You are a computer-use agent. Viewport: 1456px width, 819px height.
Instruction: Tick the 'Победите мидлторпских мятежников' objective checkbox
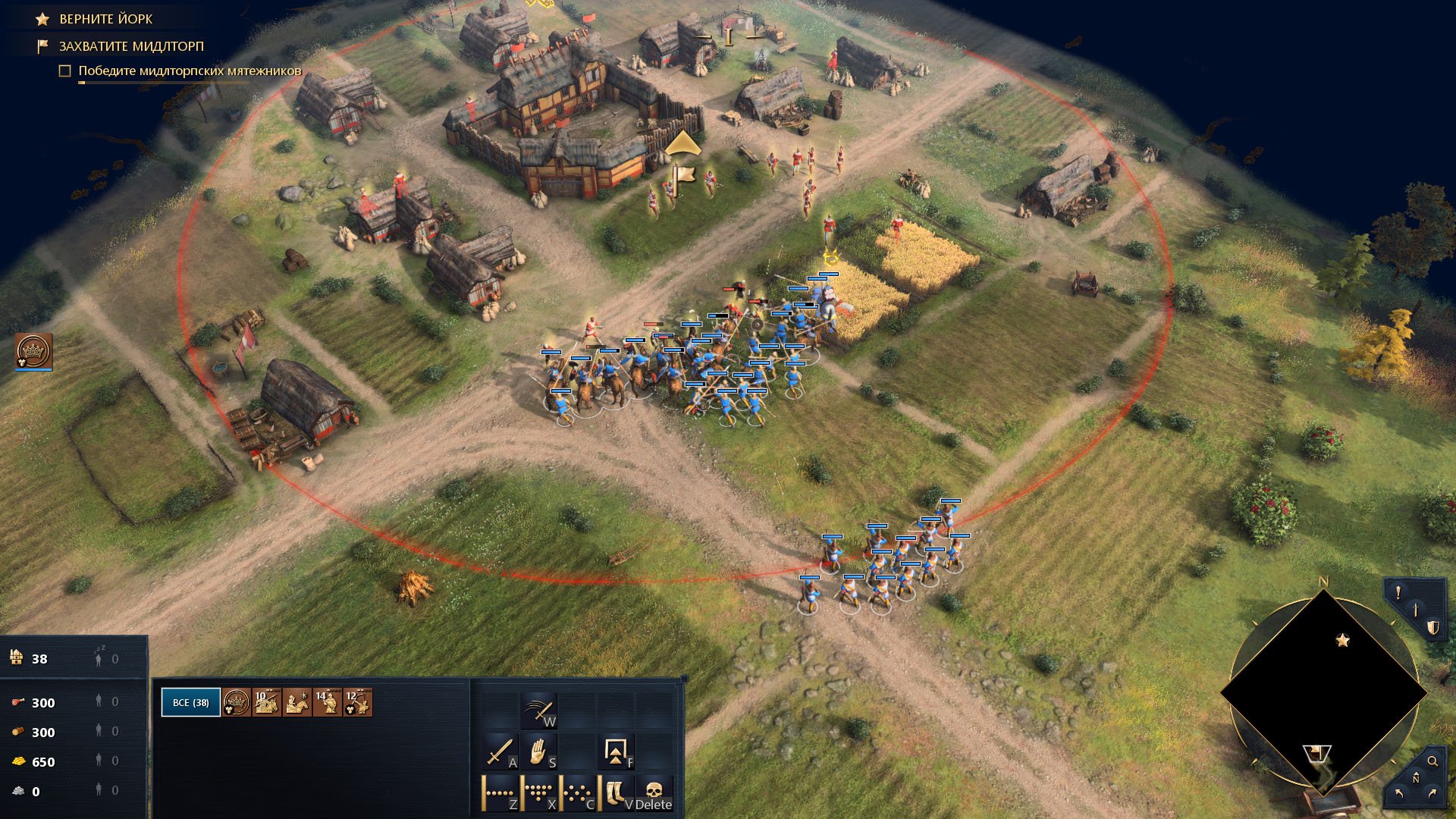(x=65, y=71)
